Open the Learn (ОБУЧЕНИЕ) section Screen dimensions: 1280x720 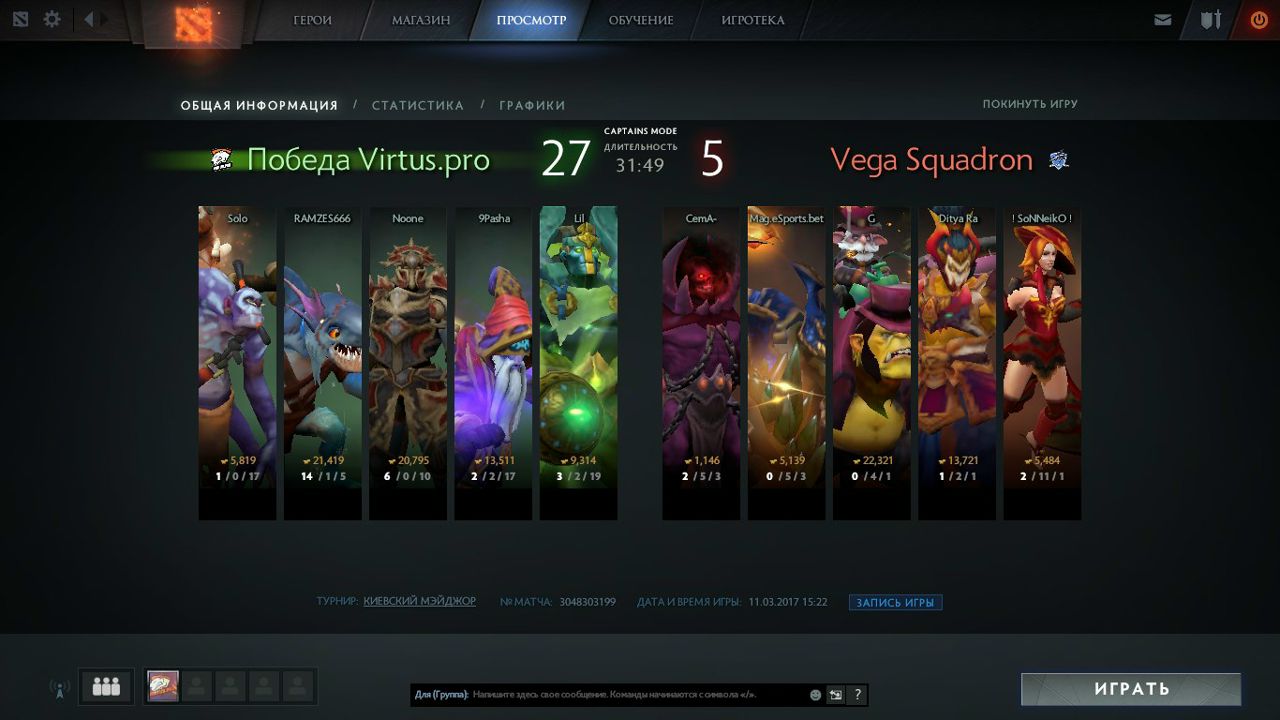coord(641,20)
